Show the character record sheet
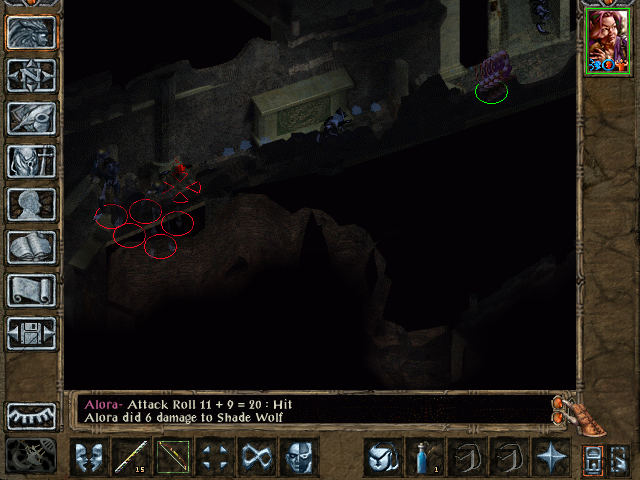 point(32,204)
